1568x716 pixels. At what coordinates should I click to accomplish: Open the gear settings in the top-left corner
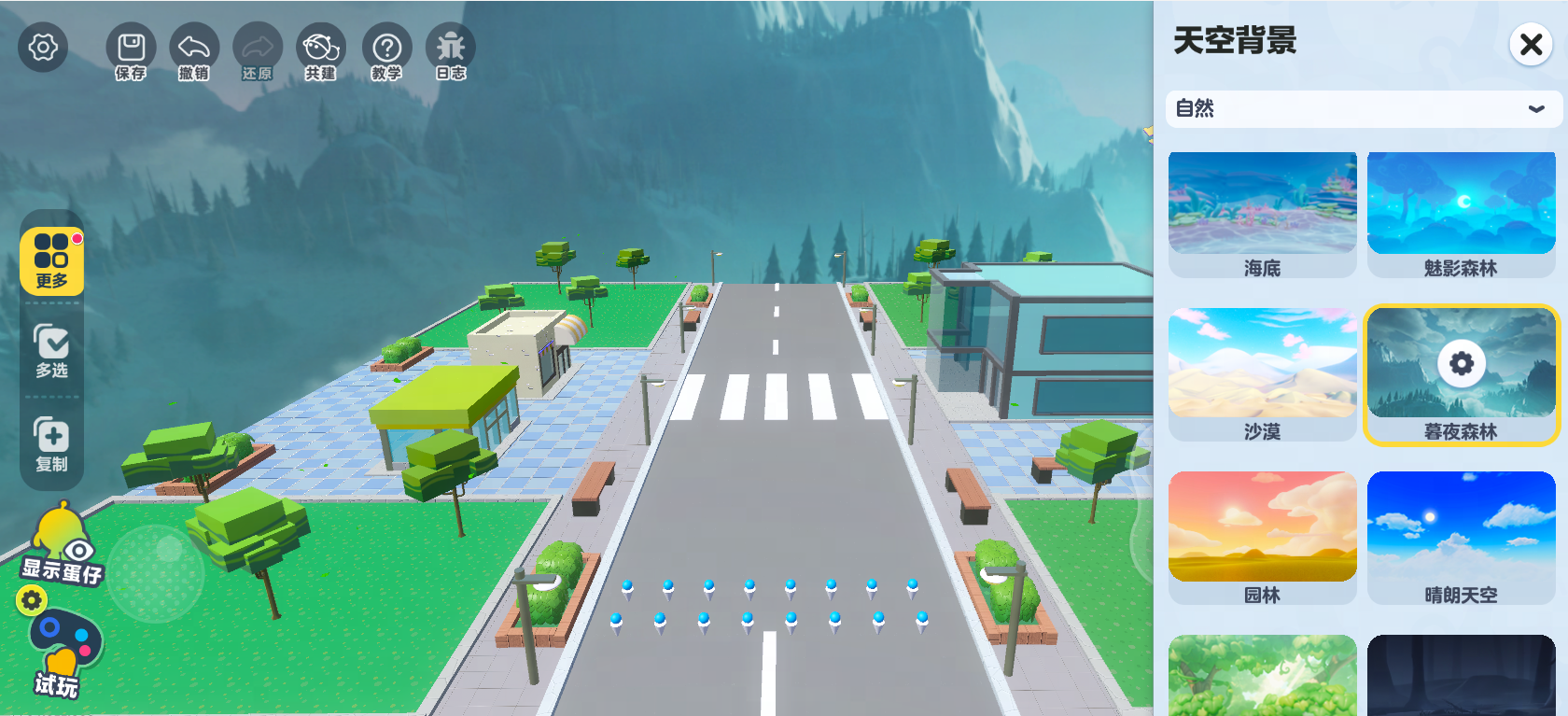43,47
